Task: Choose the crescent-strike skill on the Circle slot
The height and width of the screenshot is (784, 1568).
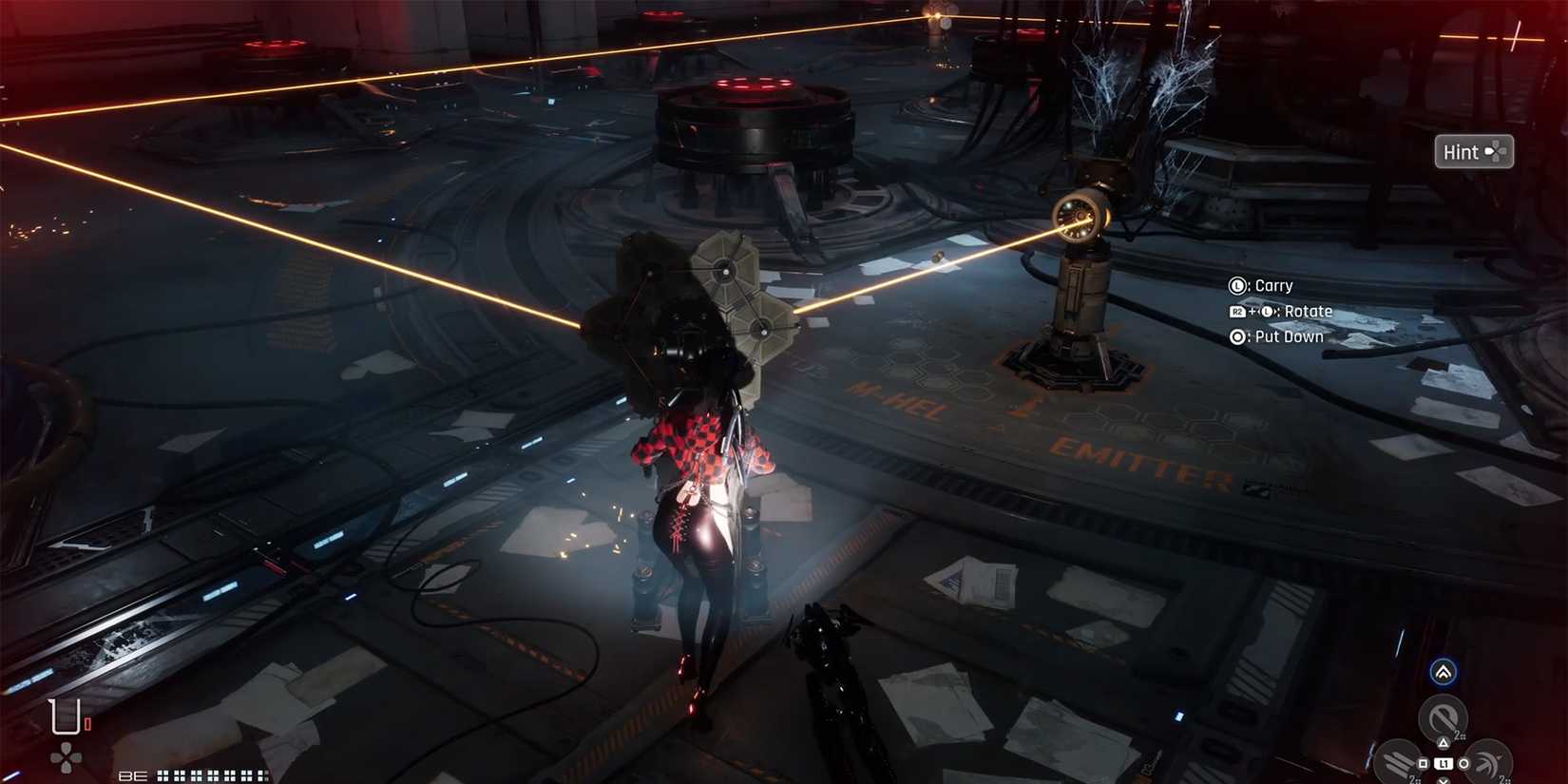Action: (1487, 763)
